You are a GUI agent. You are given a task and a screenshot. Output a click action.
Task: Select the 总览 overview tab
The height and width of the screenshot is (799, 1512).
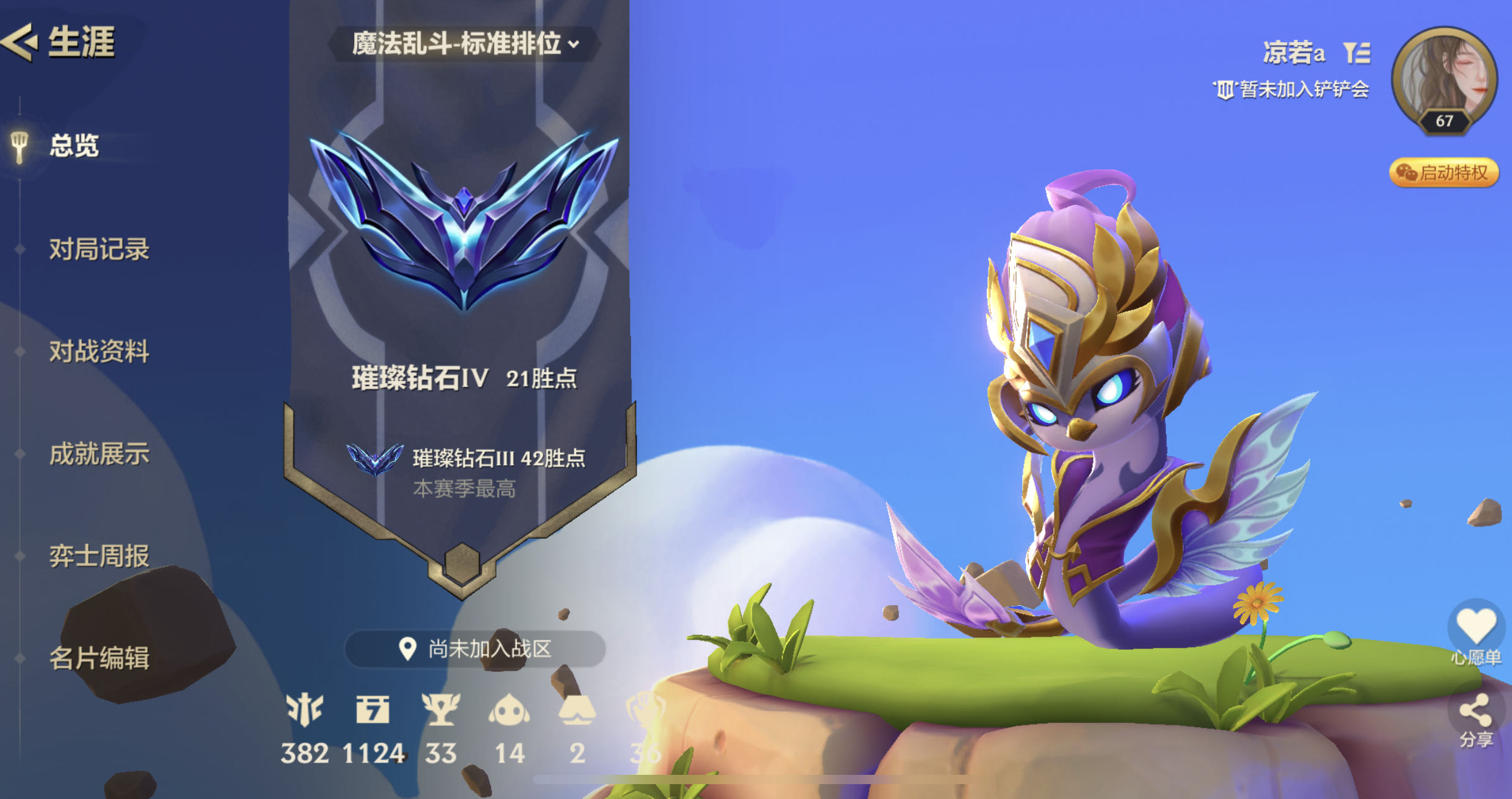[74, 146]
